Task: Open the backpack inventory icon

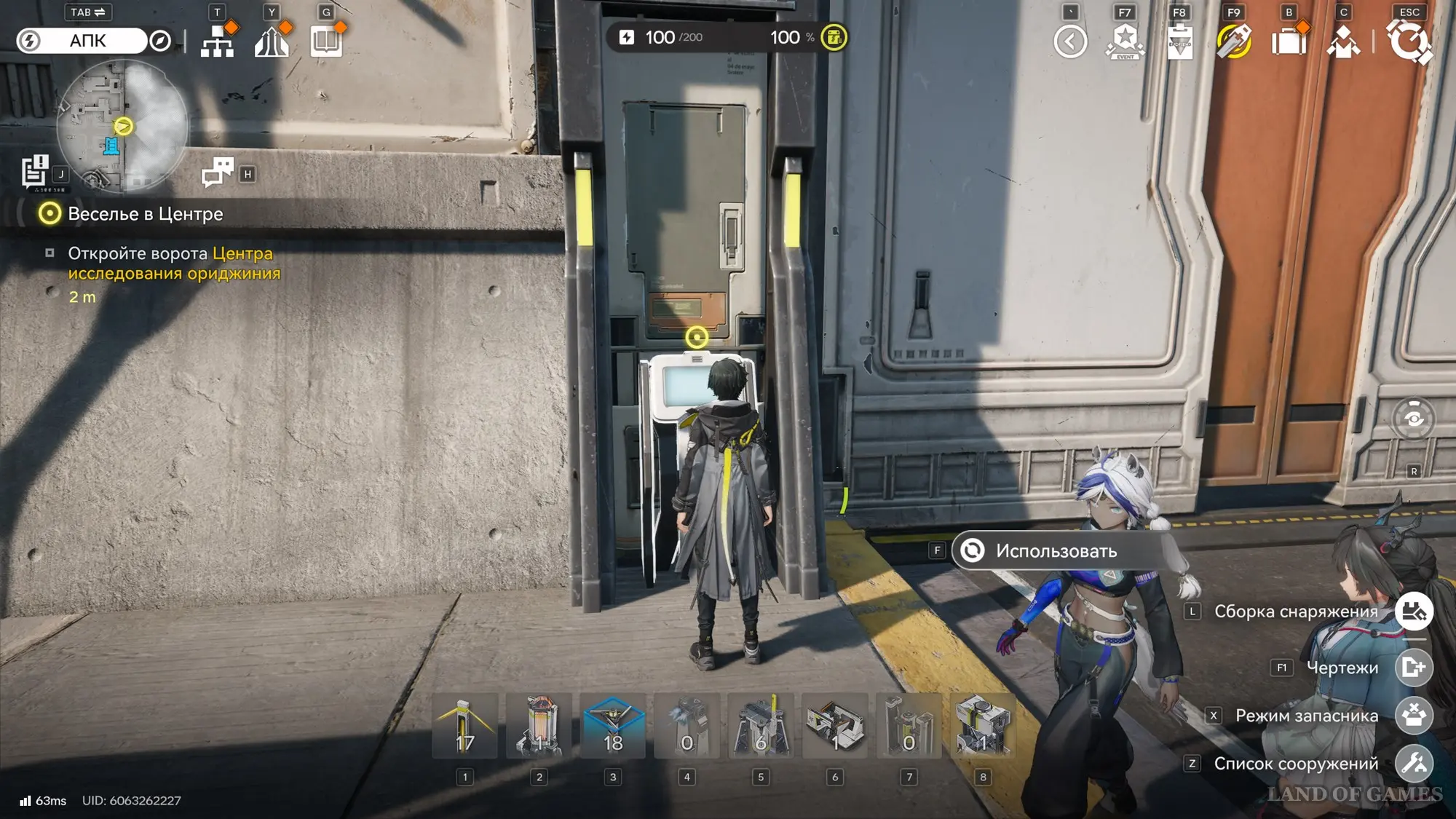Action: tap(1289, 41)
